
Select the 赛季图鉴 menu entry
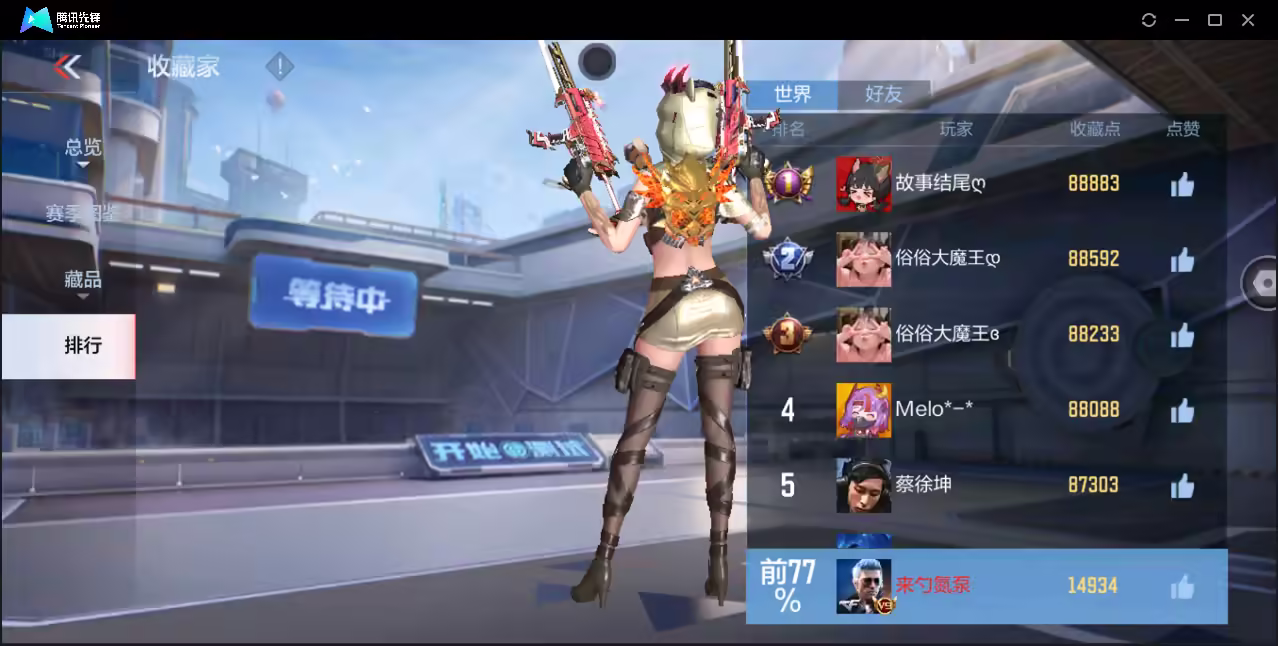coord(80,213)
